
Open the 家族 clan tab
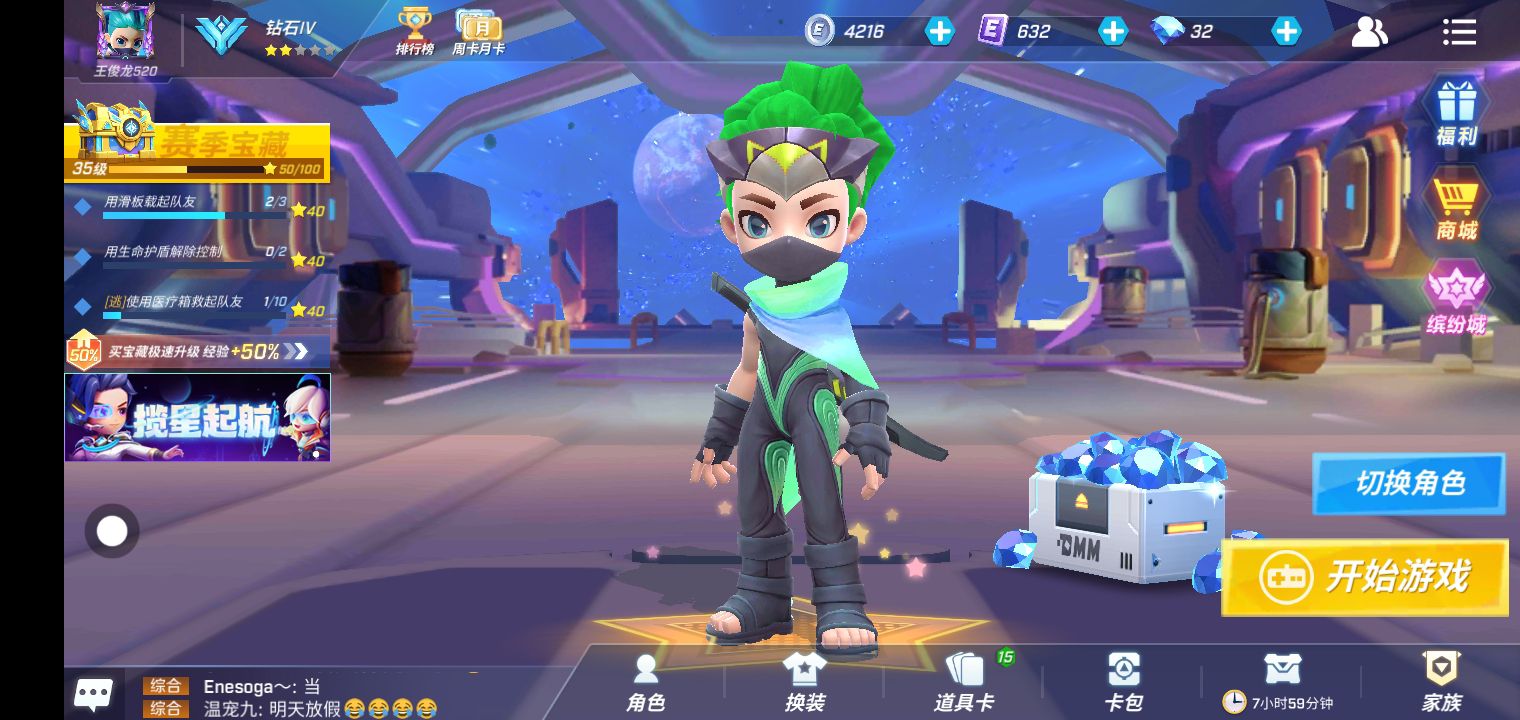(1441, 683)
